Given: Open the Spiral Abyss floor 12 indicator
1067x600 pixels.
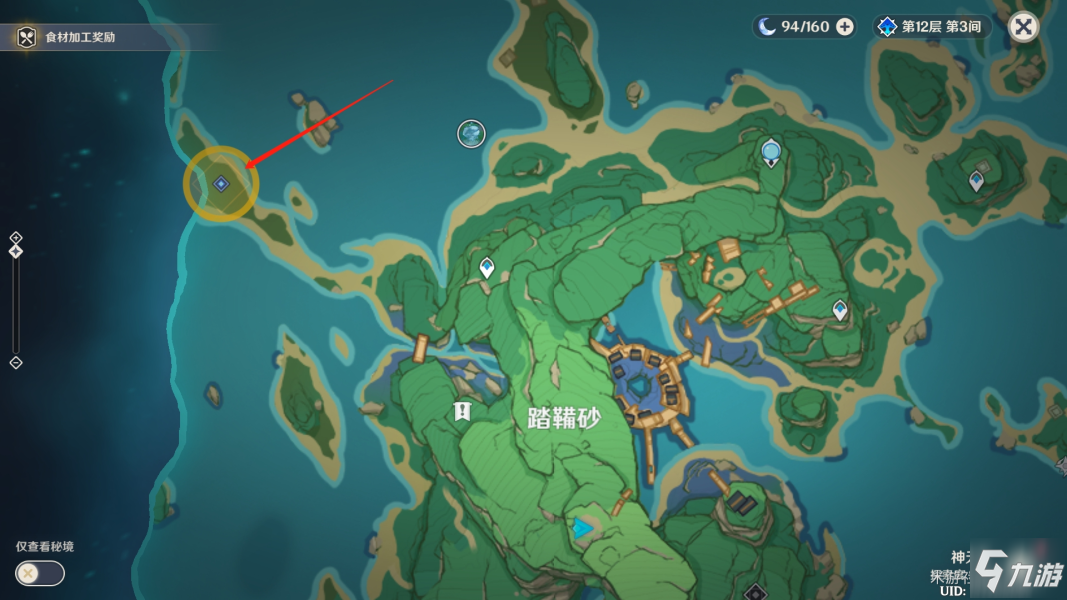Looking at the screenshot, I should pyautogui.click(x=930, y=27).
